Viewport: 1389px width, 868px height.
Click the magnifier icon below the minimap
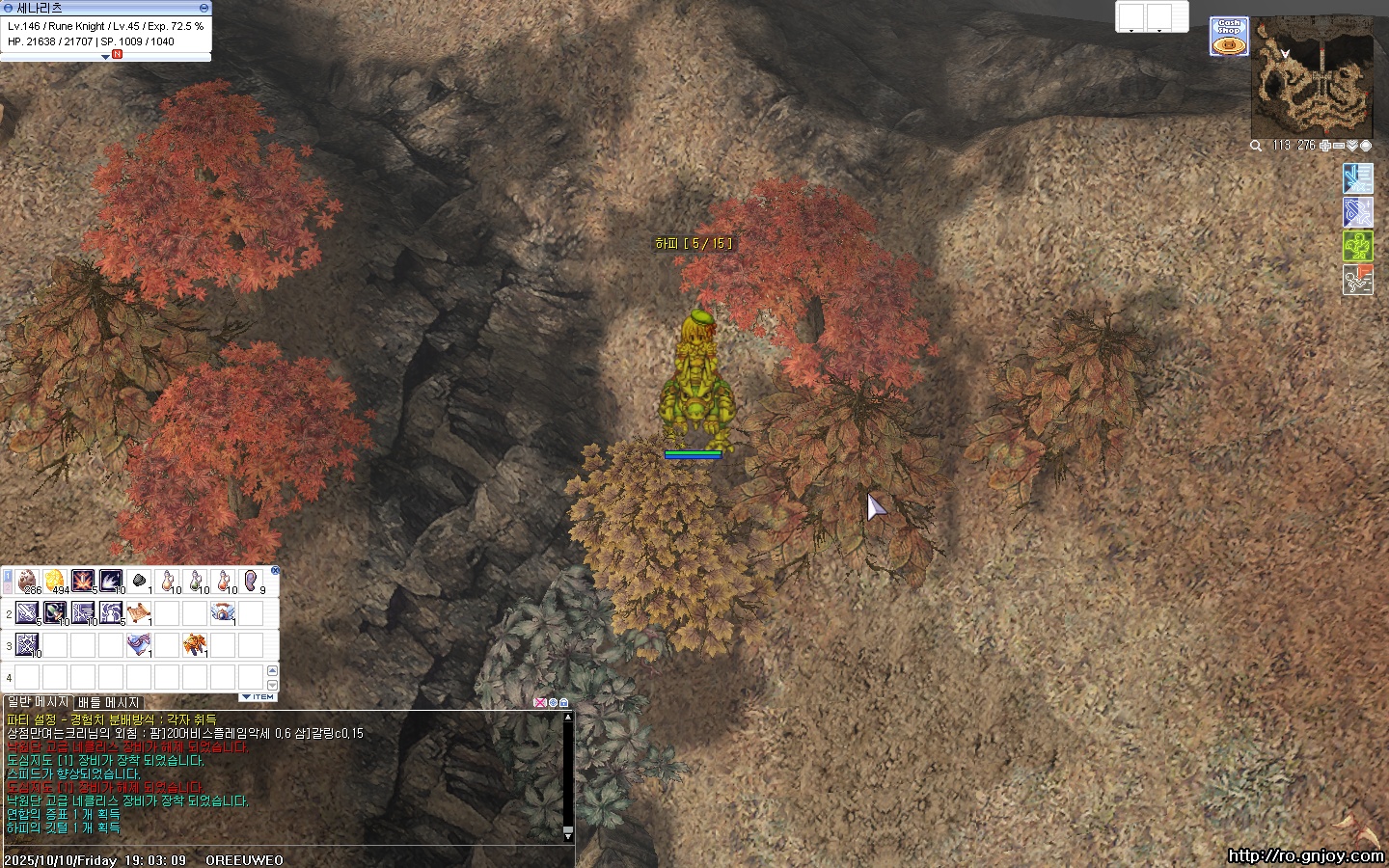[x=1256, y=146]
